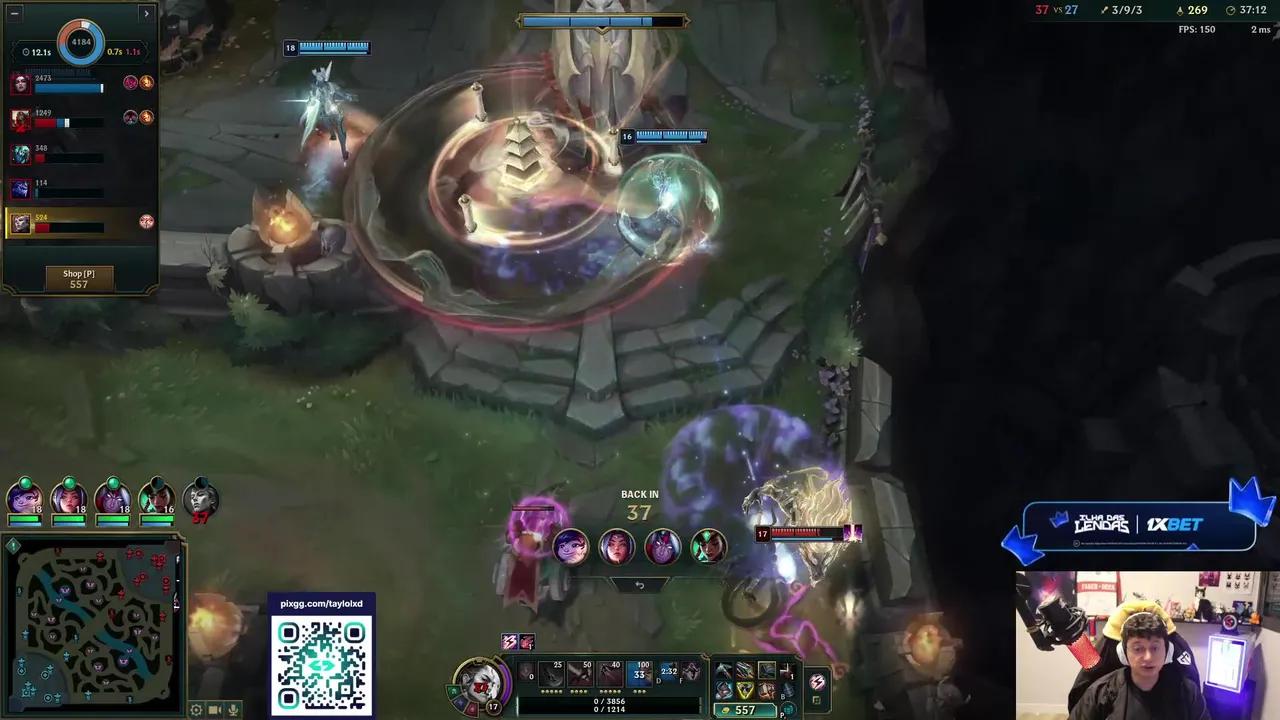Collapse the top-left stats panel with the minus
Image resolution: width=1280 pixels, height=720 pixels.
(13, 13)
